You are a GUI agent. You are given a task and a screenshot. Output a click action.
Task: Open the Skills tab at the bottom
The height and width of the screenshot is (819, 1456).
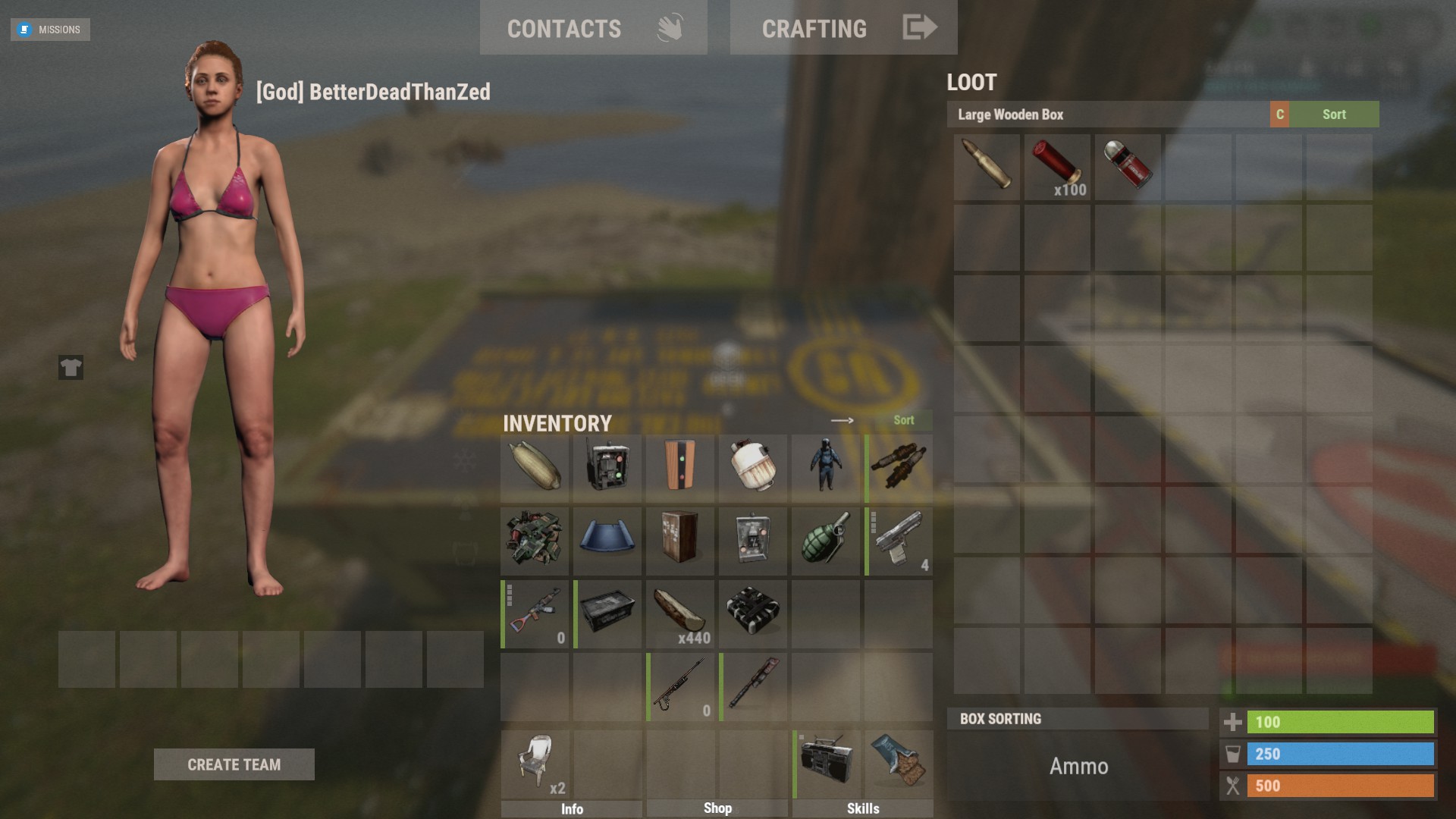point(863,808)
